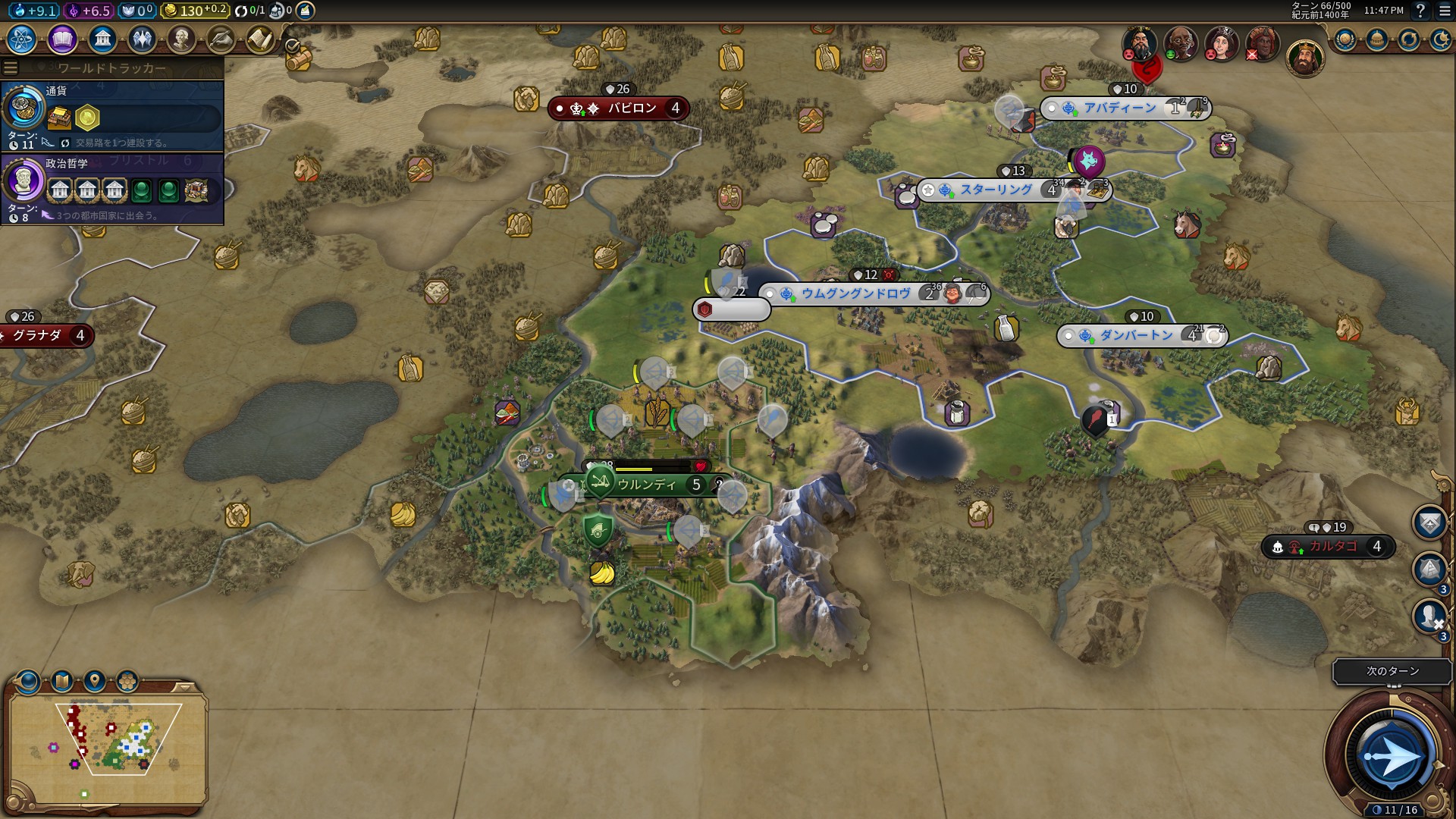1456x819 pixels.
Task: End turn with the large arrow button
Action: pos(1391,756)
